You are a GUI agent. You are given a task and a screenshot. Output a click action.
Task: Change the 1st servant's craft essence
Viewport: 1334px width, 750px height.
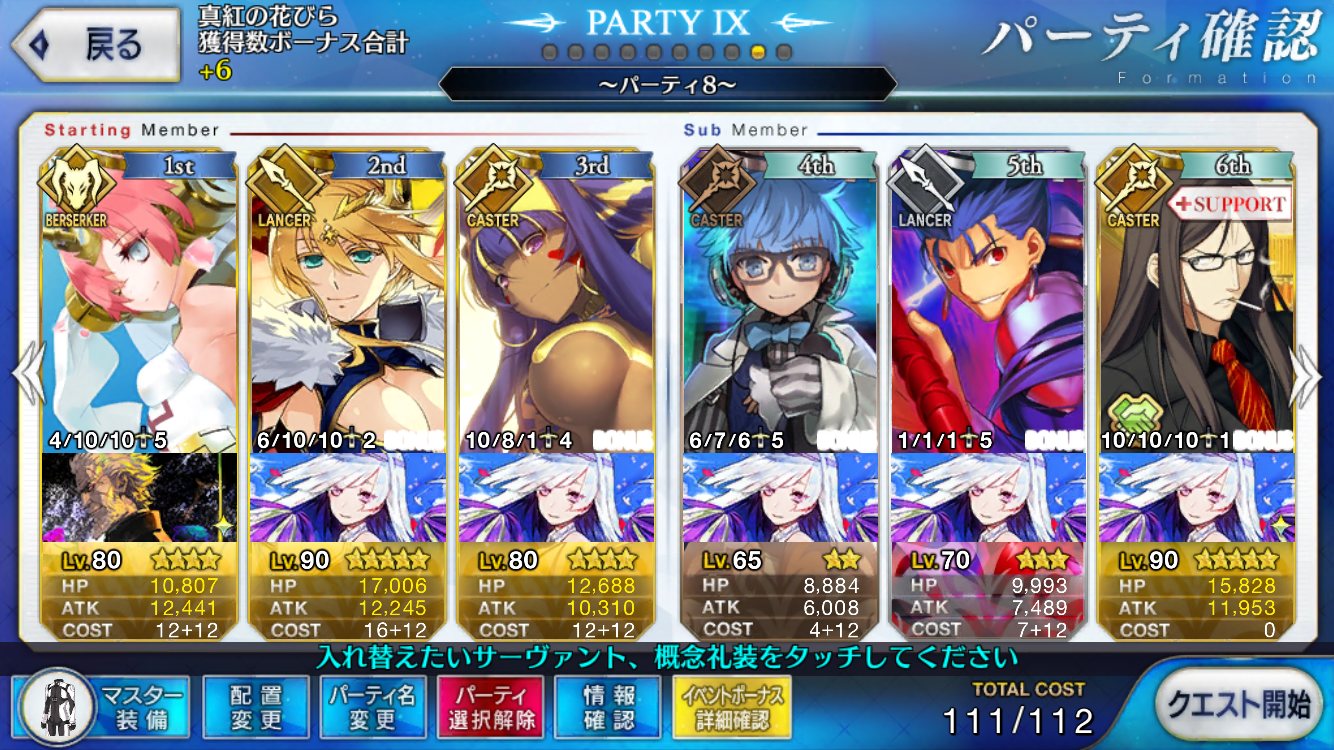[140, 497]
